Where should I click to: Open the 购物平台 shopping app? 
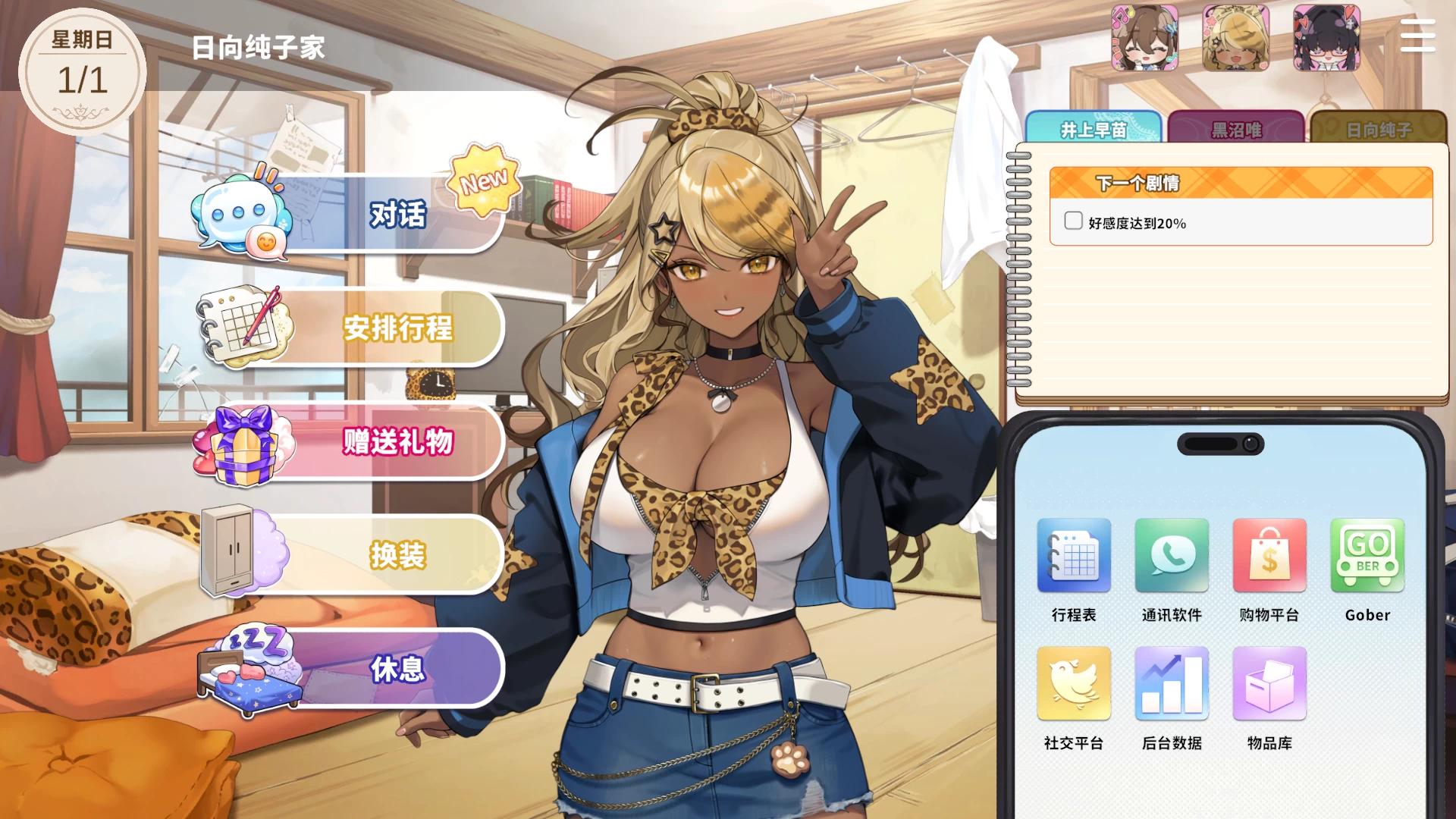1269,557
